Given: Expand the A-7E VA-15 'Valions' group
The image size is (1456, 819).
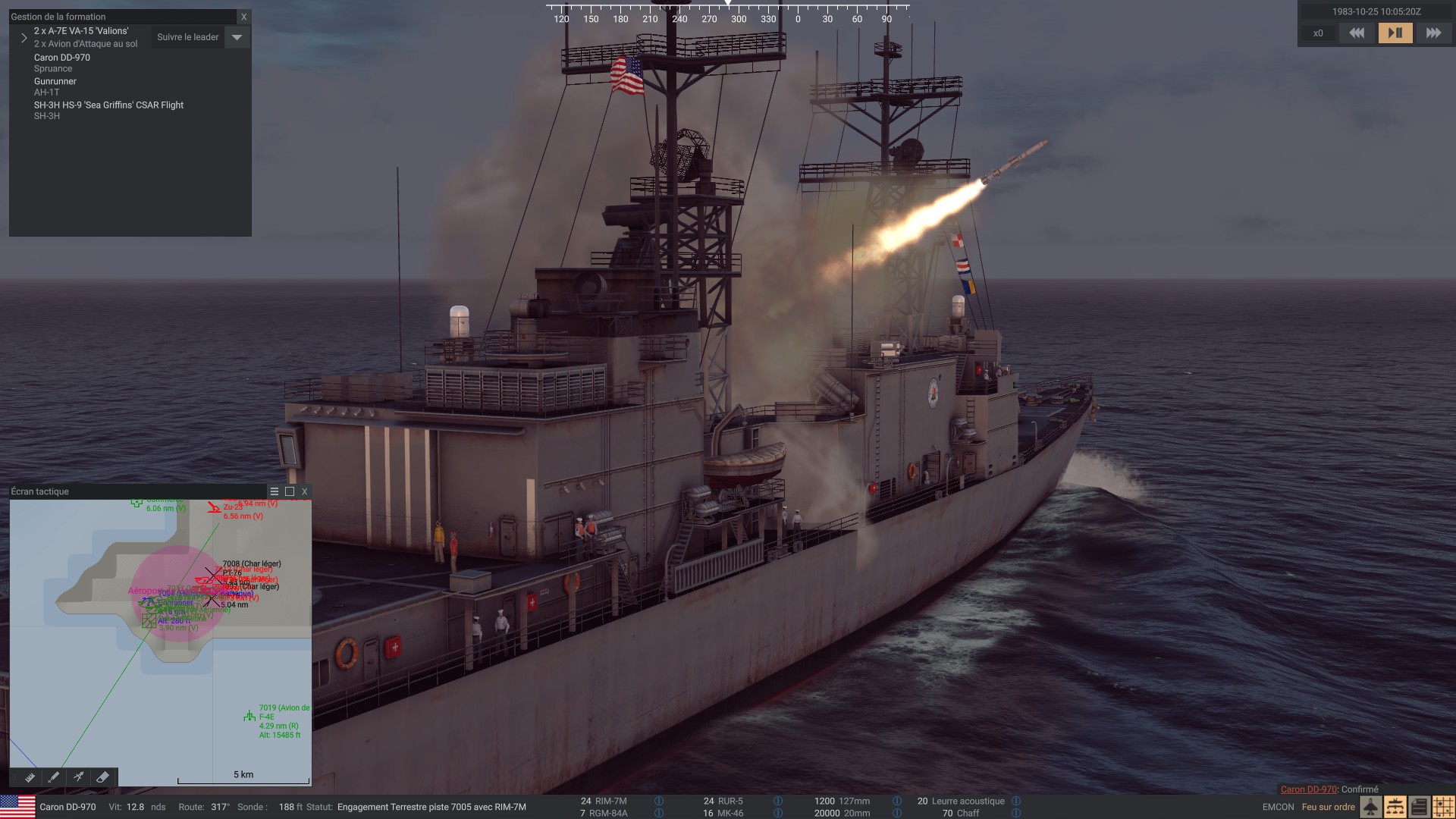Looking at the screenshot, I should click(x=24, y=37).
